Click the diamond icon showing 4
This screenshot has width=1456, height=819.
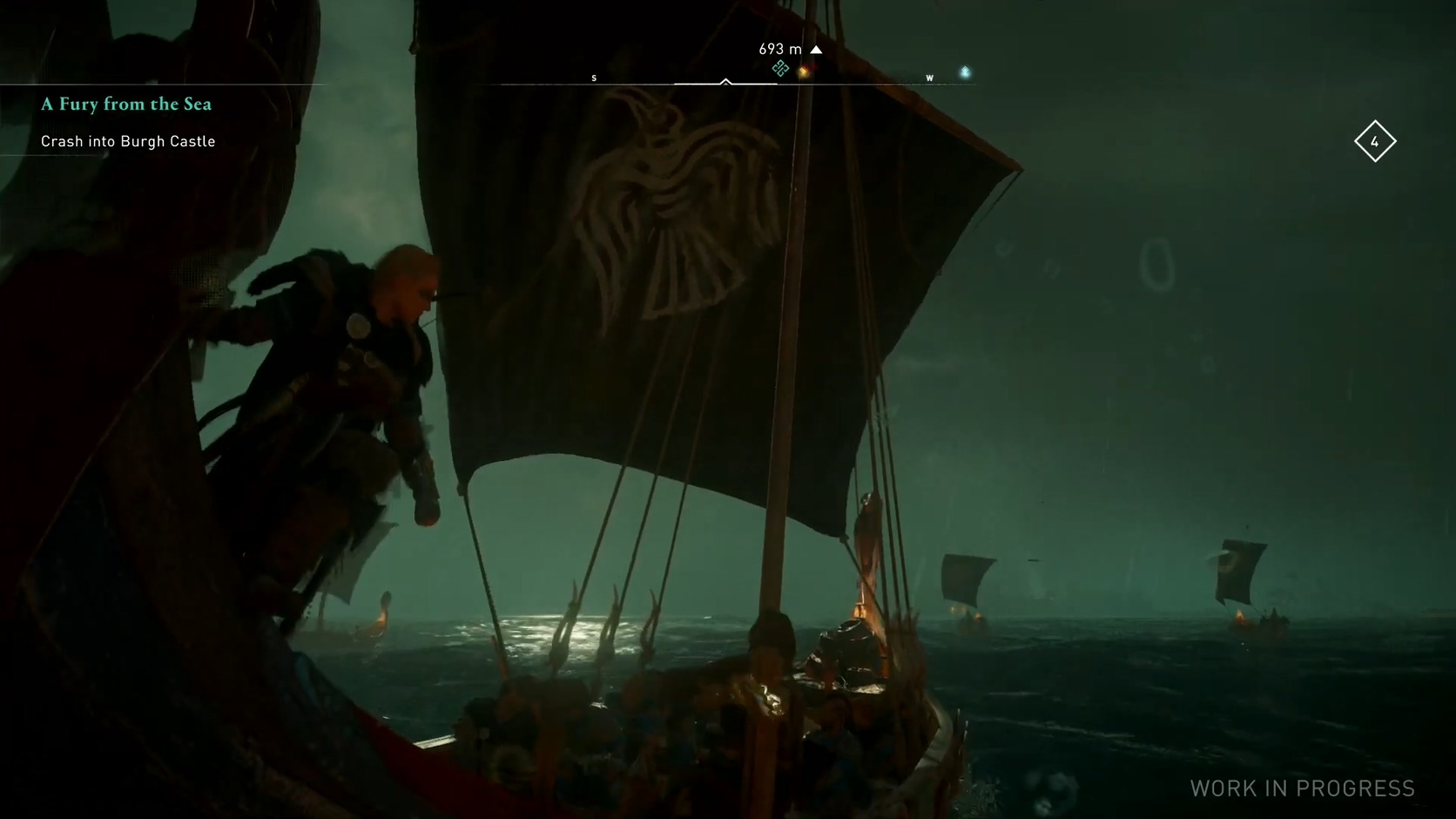pyautogui.click(x=1375, y=141)
